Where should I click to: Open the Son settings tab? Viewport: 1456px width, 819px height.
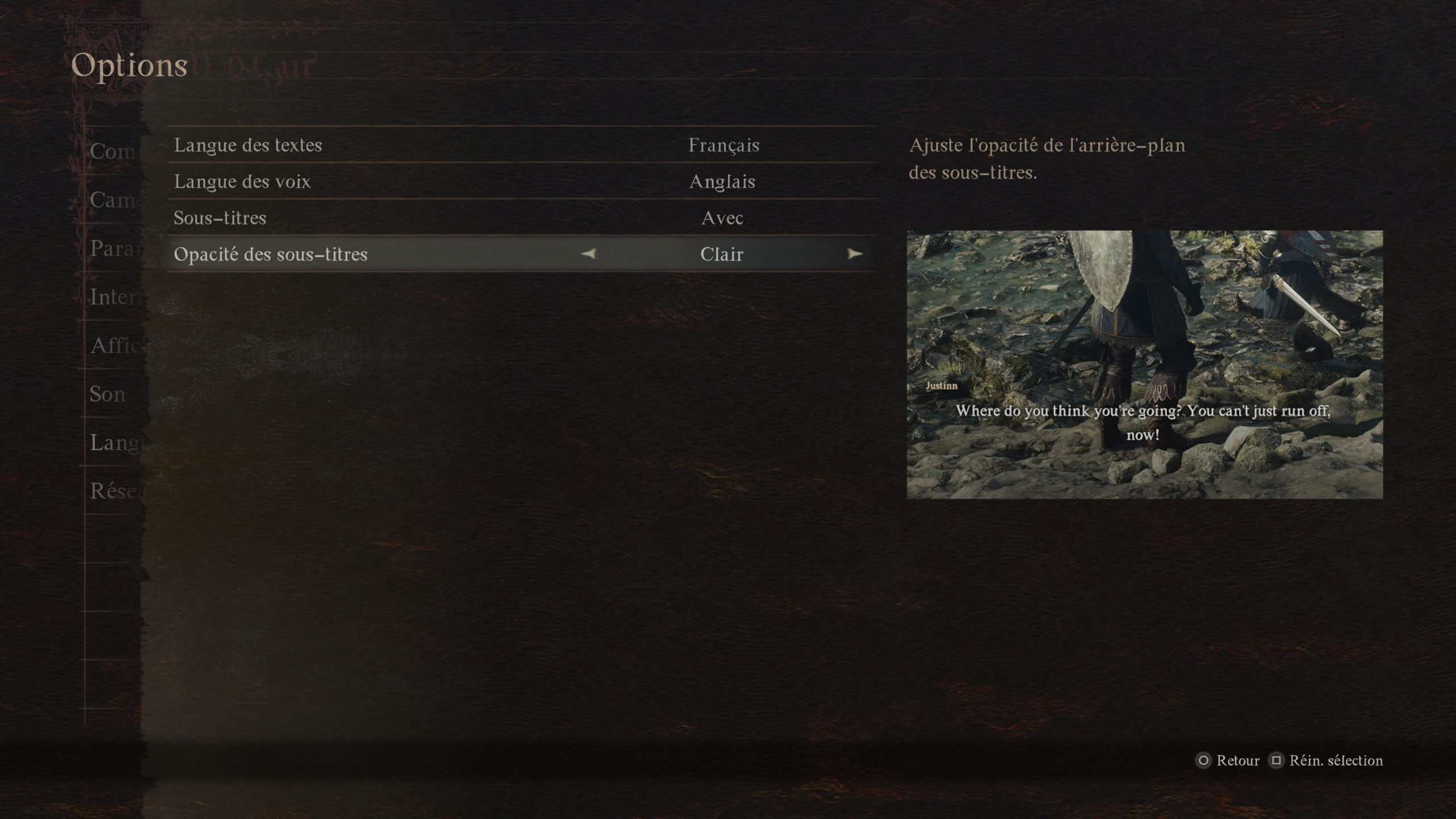(x=107, y=394)
